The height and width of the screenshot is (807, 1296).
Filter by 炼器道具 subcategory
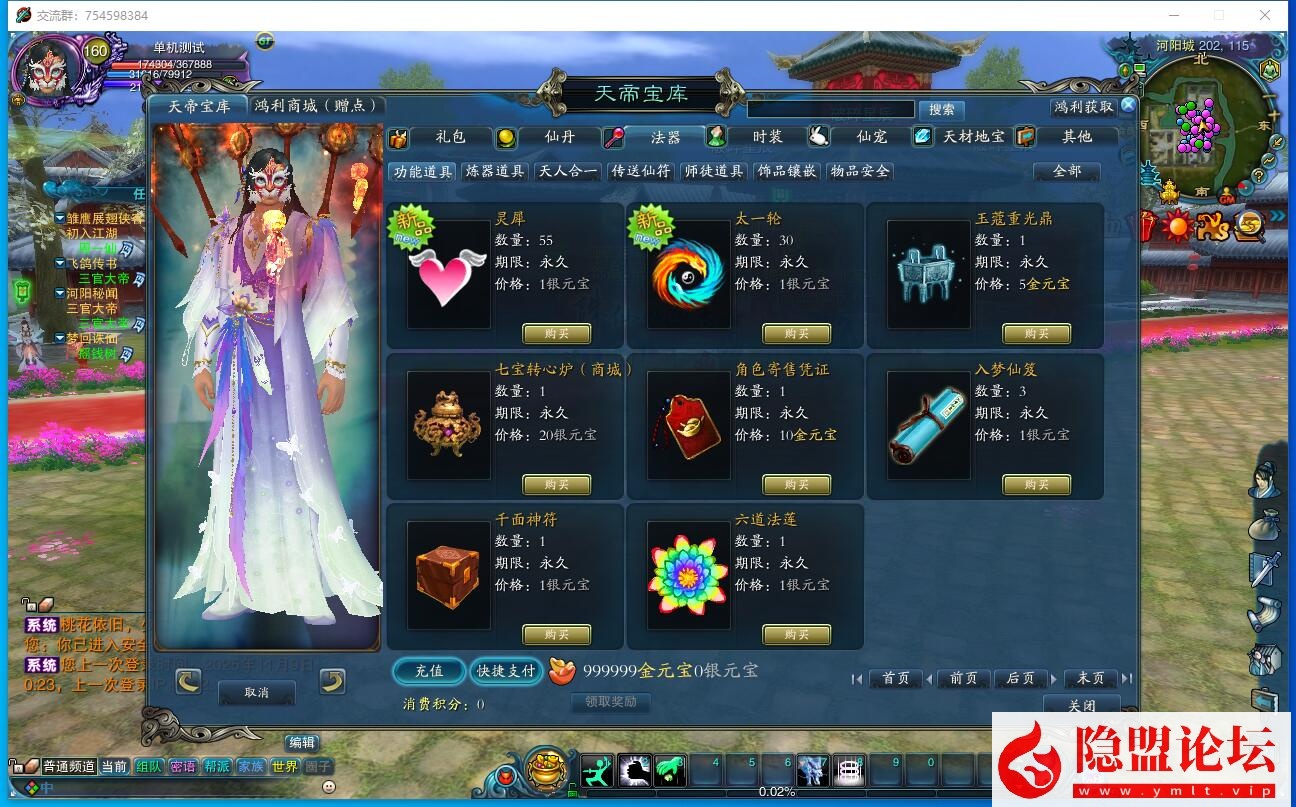point(495,171)
